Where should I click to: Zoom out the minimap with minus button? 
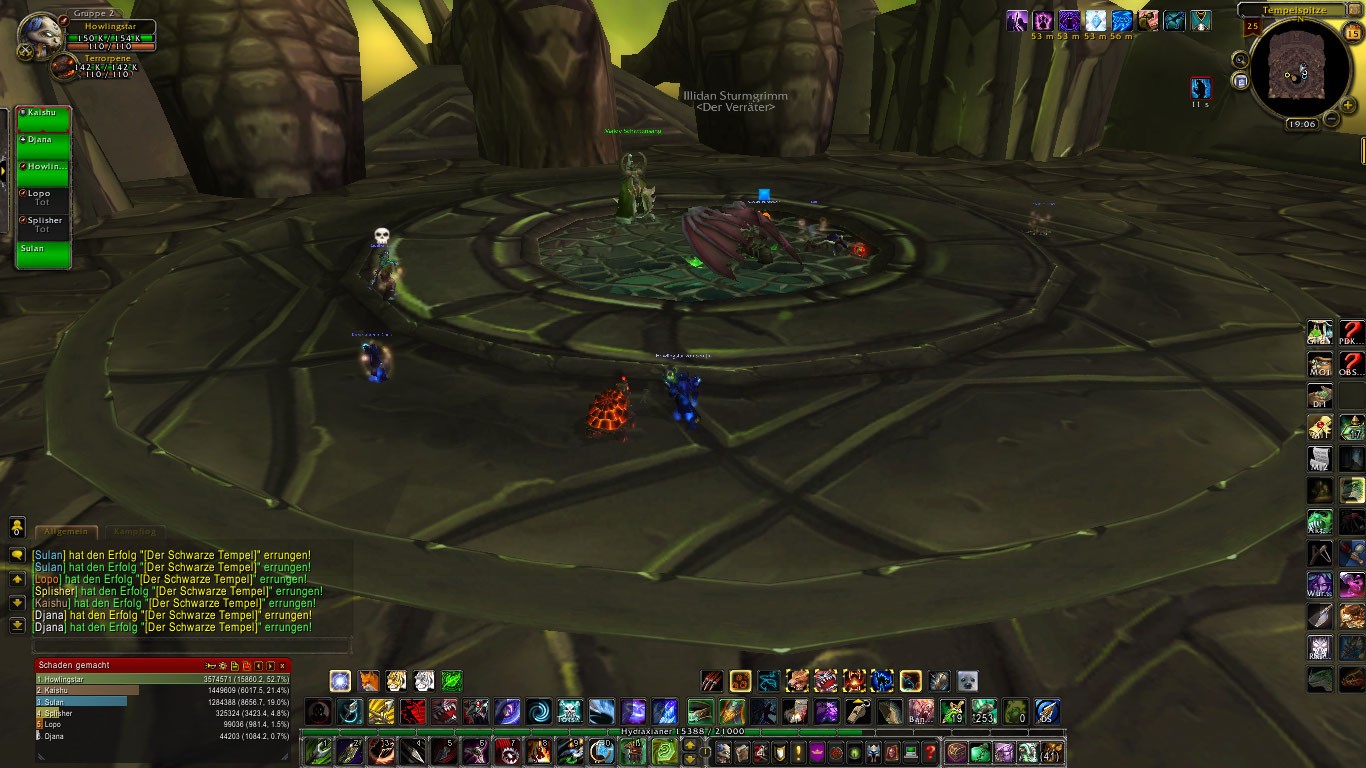click(x=1331, y=119)
